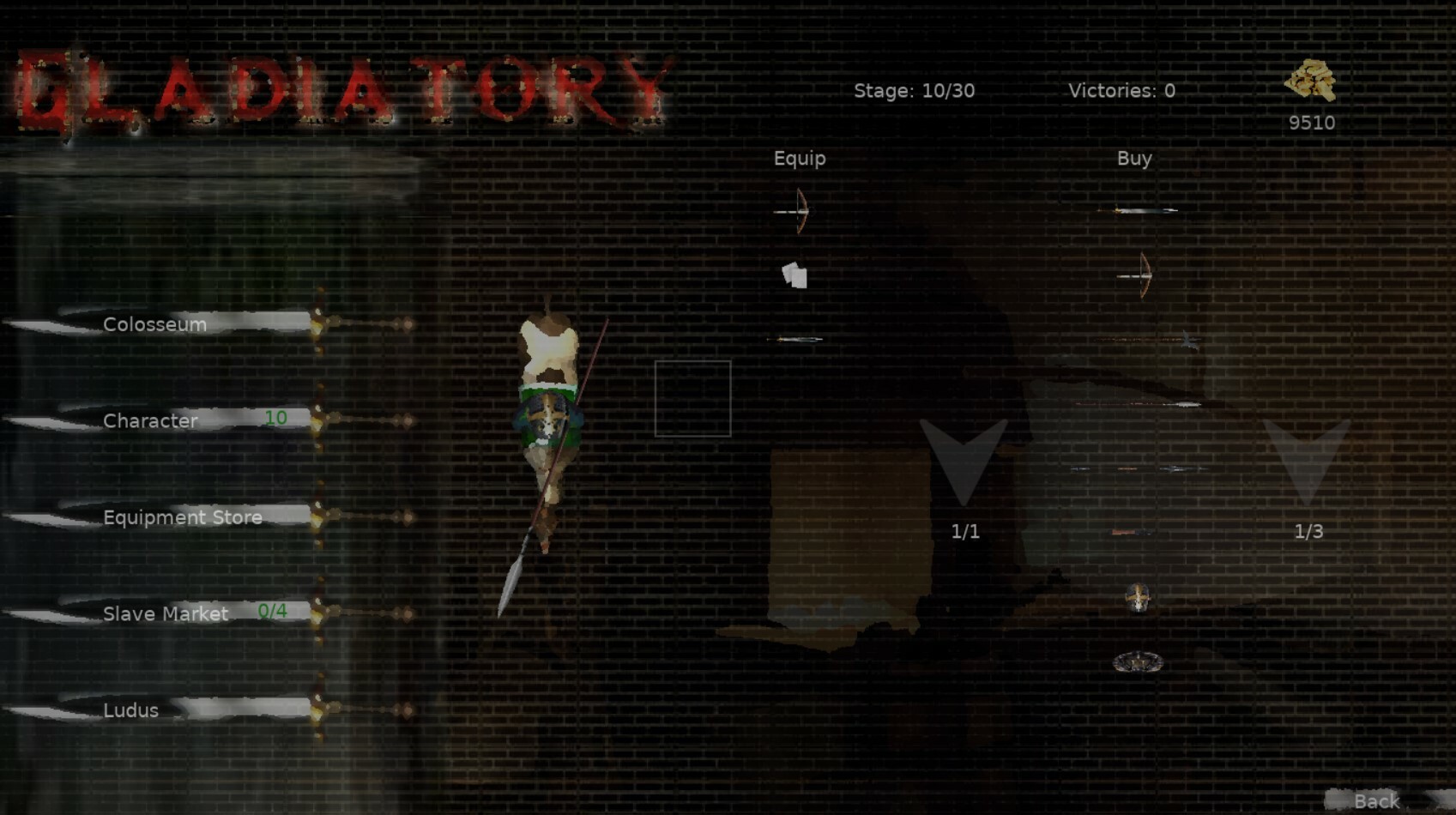Visit the Slave Market

tap(165, 613)
